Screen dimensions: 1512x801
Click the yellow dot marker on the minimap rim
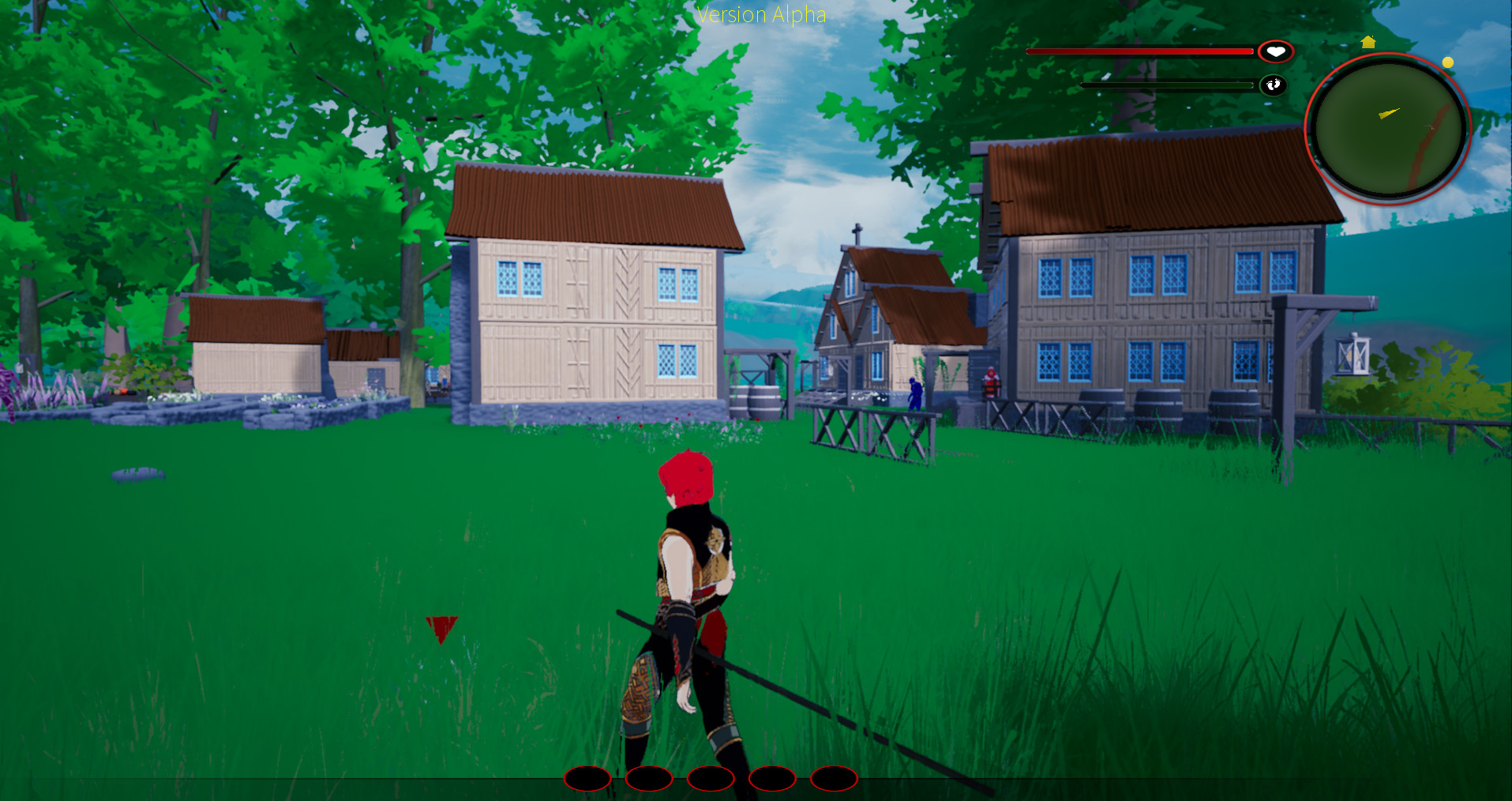tap(1447, 62)
